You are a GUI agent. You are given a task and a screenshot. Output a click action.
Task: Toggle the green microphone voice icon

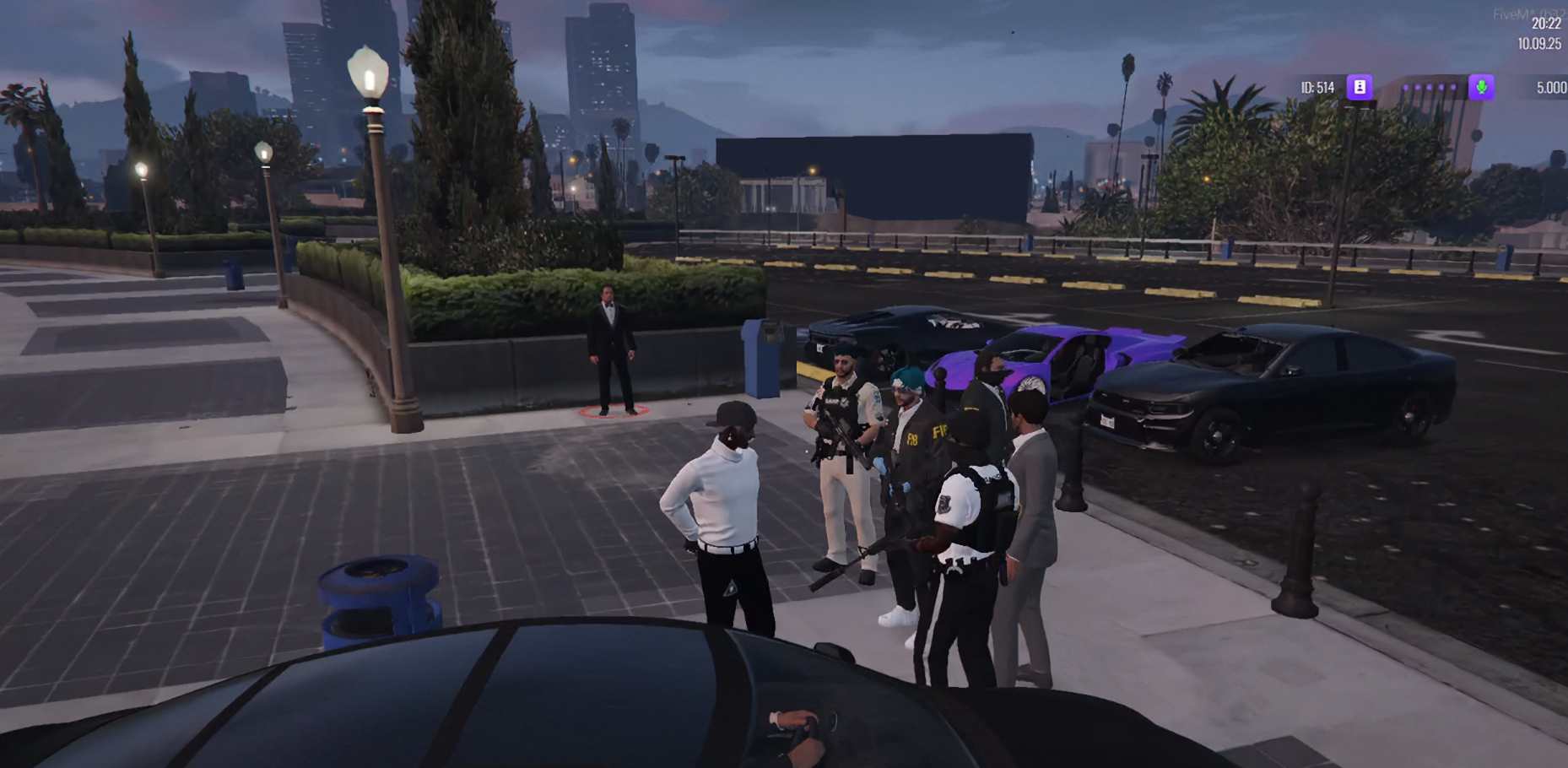(x=1481, y=87)
